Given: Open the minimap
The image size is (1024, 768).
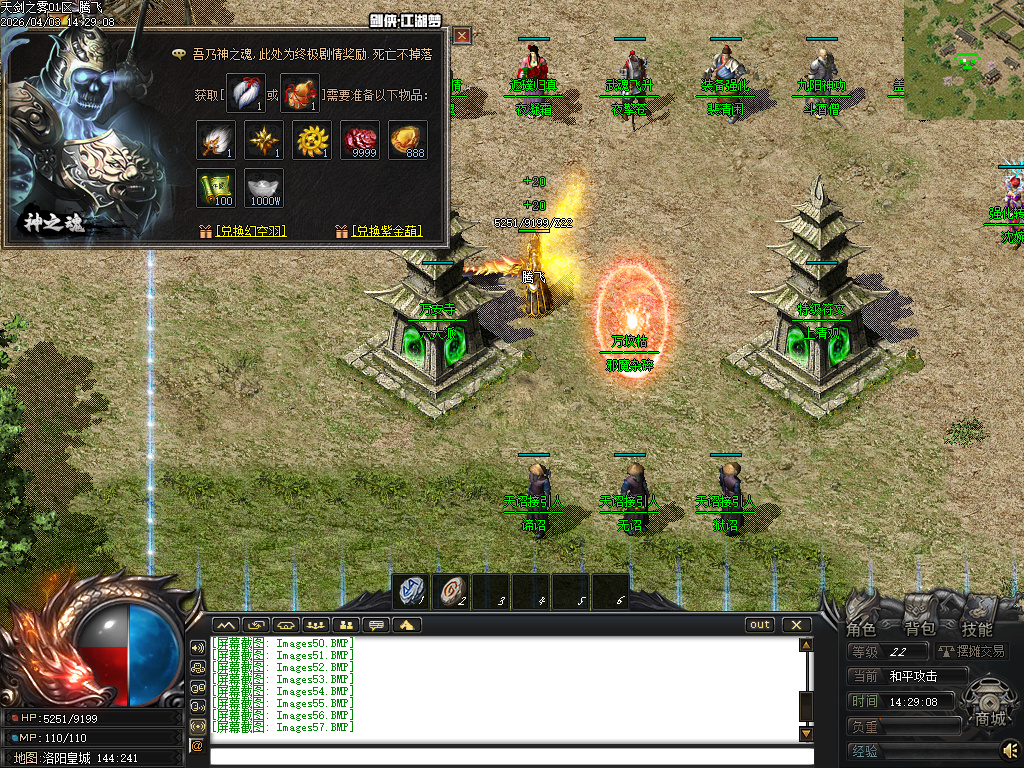Looking at the screenshot, I should click(963, 60).
